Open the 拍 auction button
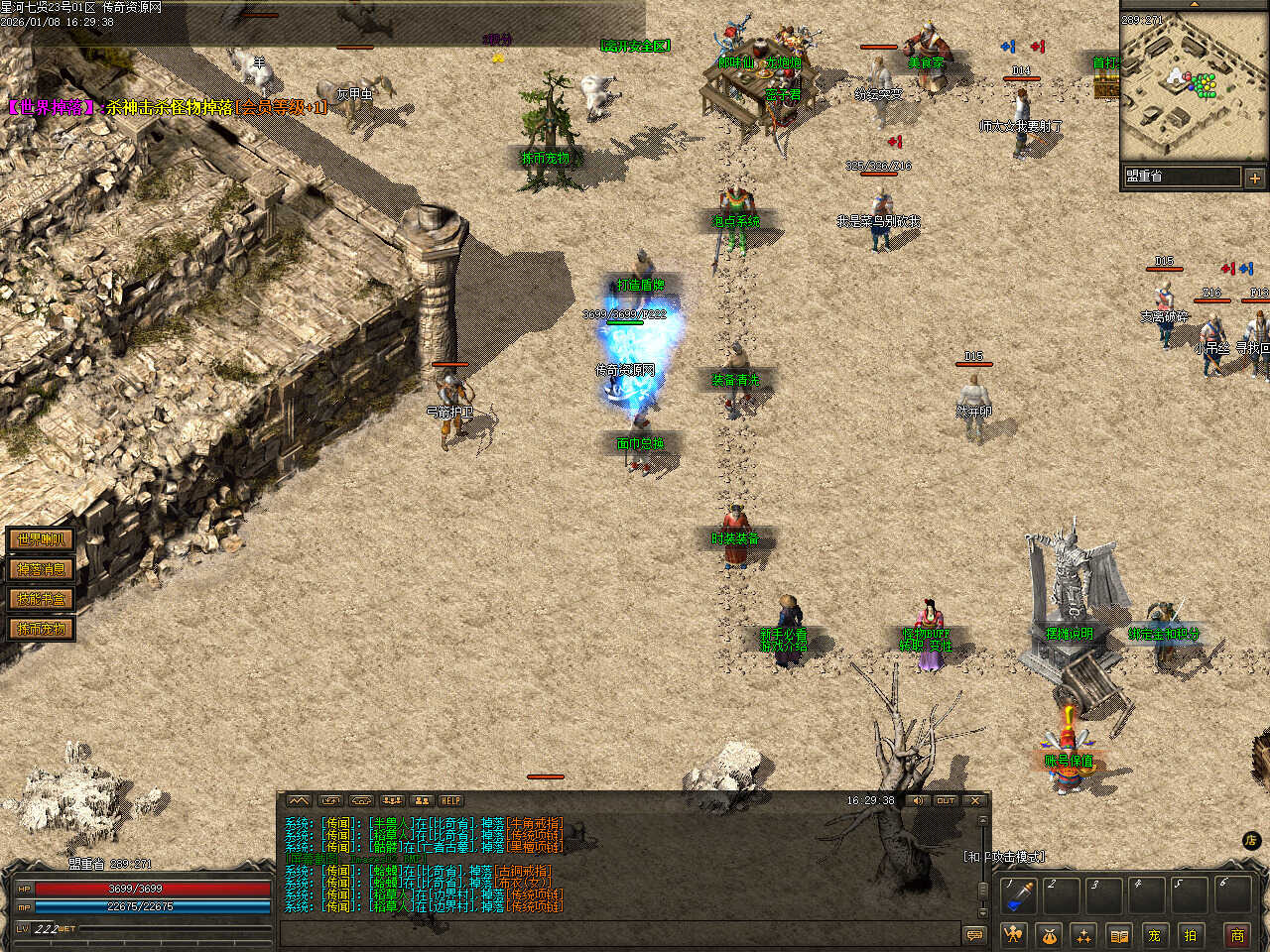Viewport: 1270px width, 952px height. click(x=1190, y=934)
